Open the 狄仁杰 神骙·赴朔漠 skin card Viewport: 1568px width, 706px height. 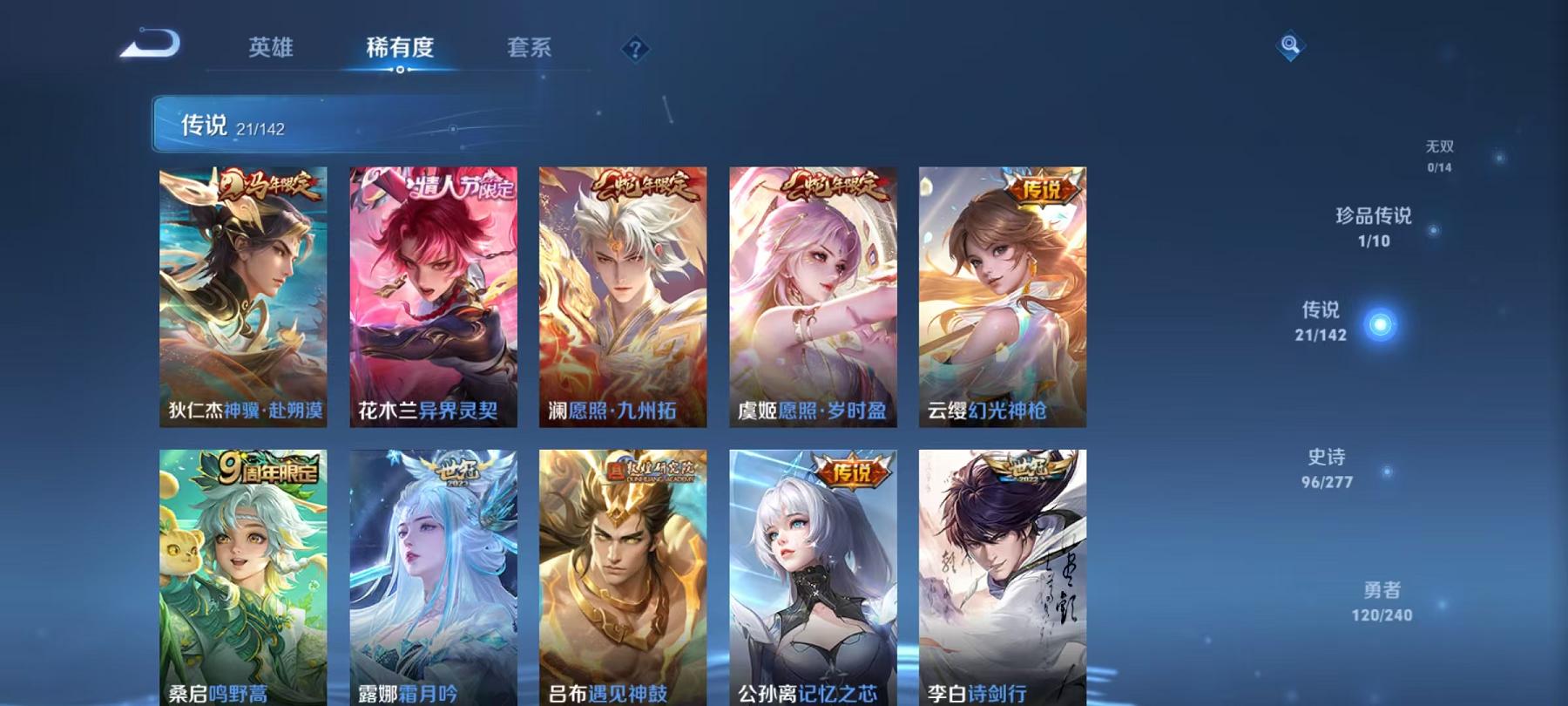tap(241, 296)
